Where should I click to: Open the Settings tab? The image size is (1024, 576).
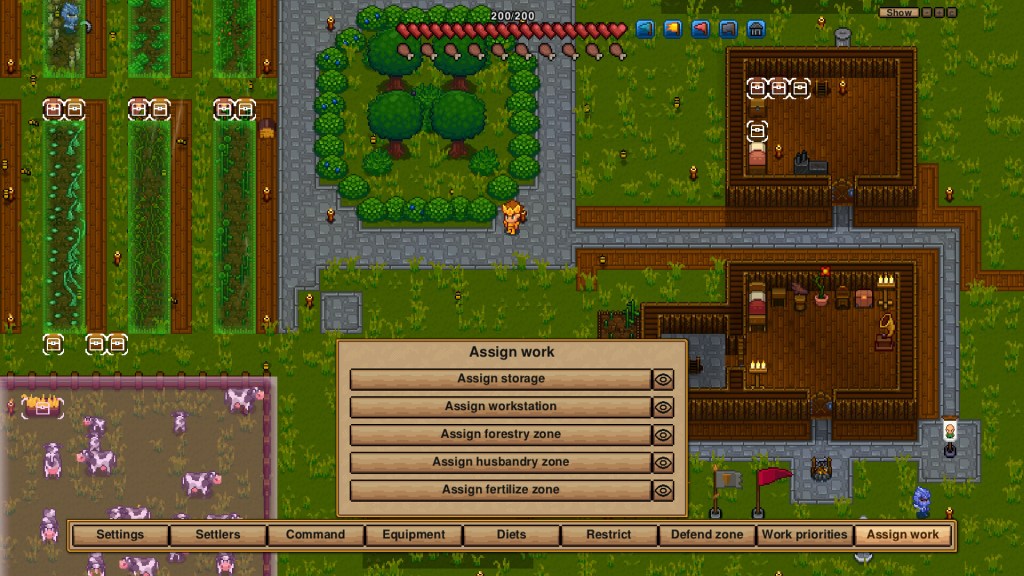tap(120, 535)
